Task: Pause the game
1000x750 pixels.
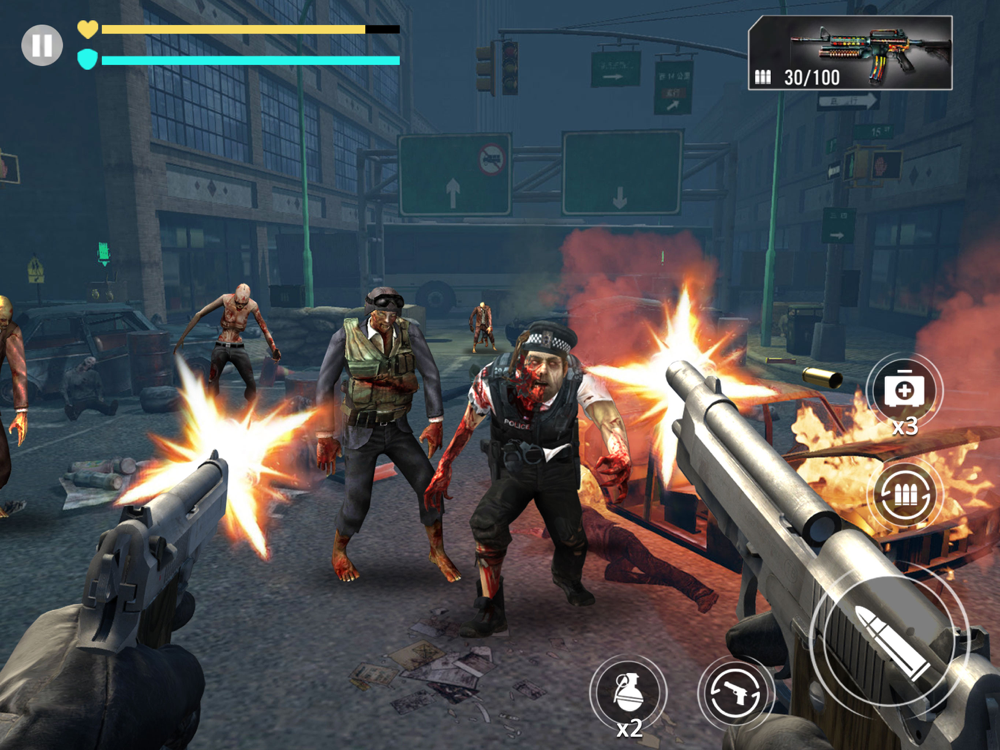Action: [x=42, y=46]
